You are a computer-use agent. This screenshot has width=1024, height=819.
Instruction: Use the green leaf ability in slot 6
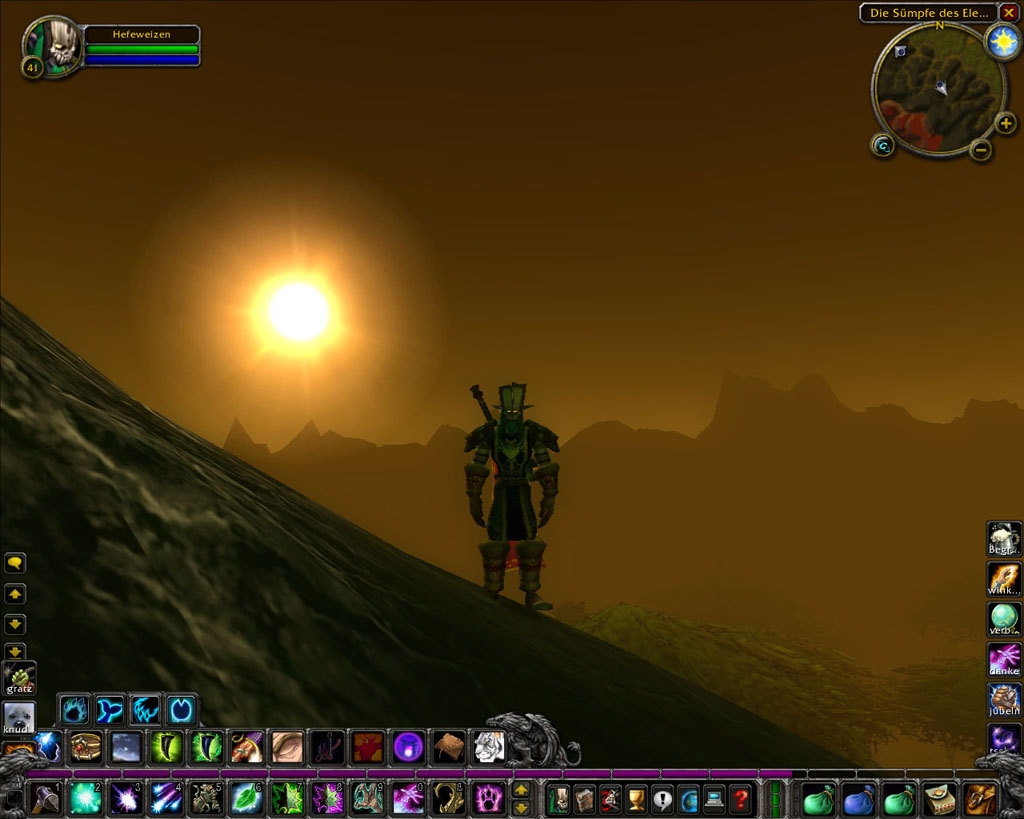[x=246, y=798]
